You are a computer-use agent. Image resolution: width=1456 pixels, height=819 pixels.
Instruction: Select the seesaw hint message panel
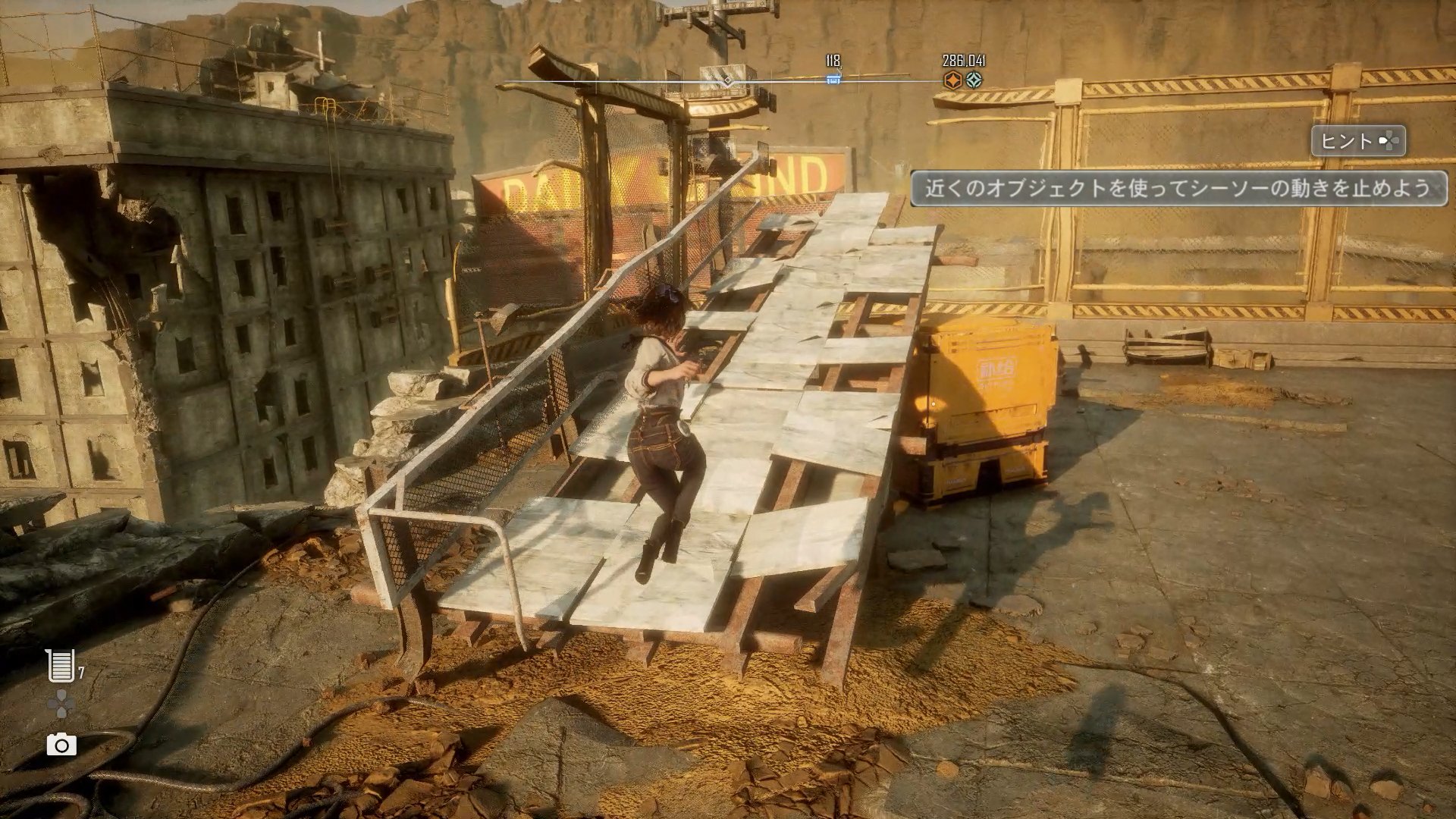coord(1178,188)
